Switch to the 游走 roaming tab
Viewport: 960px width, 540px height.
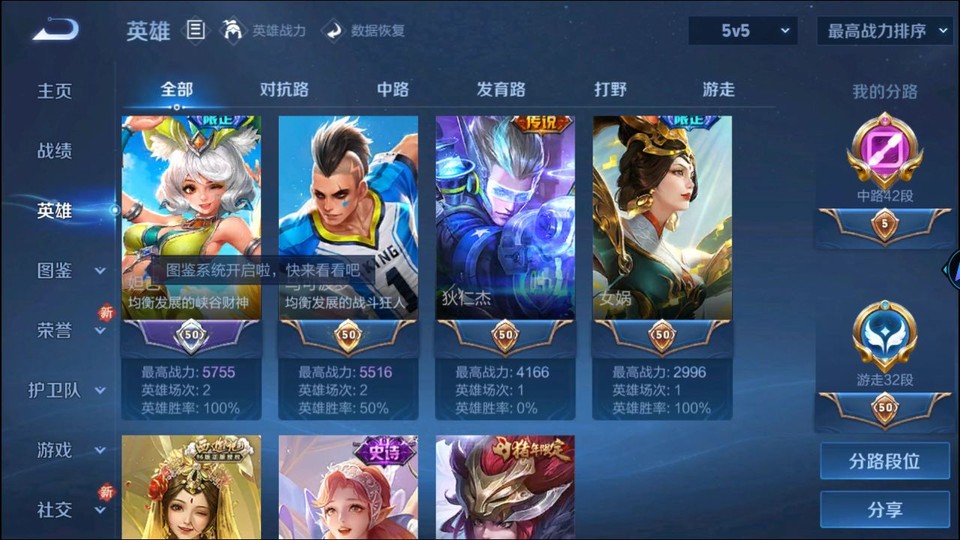click(x=718, y=89)
